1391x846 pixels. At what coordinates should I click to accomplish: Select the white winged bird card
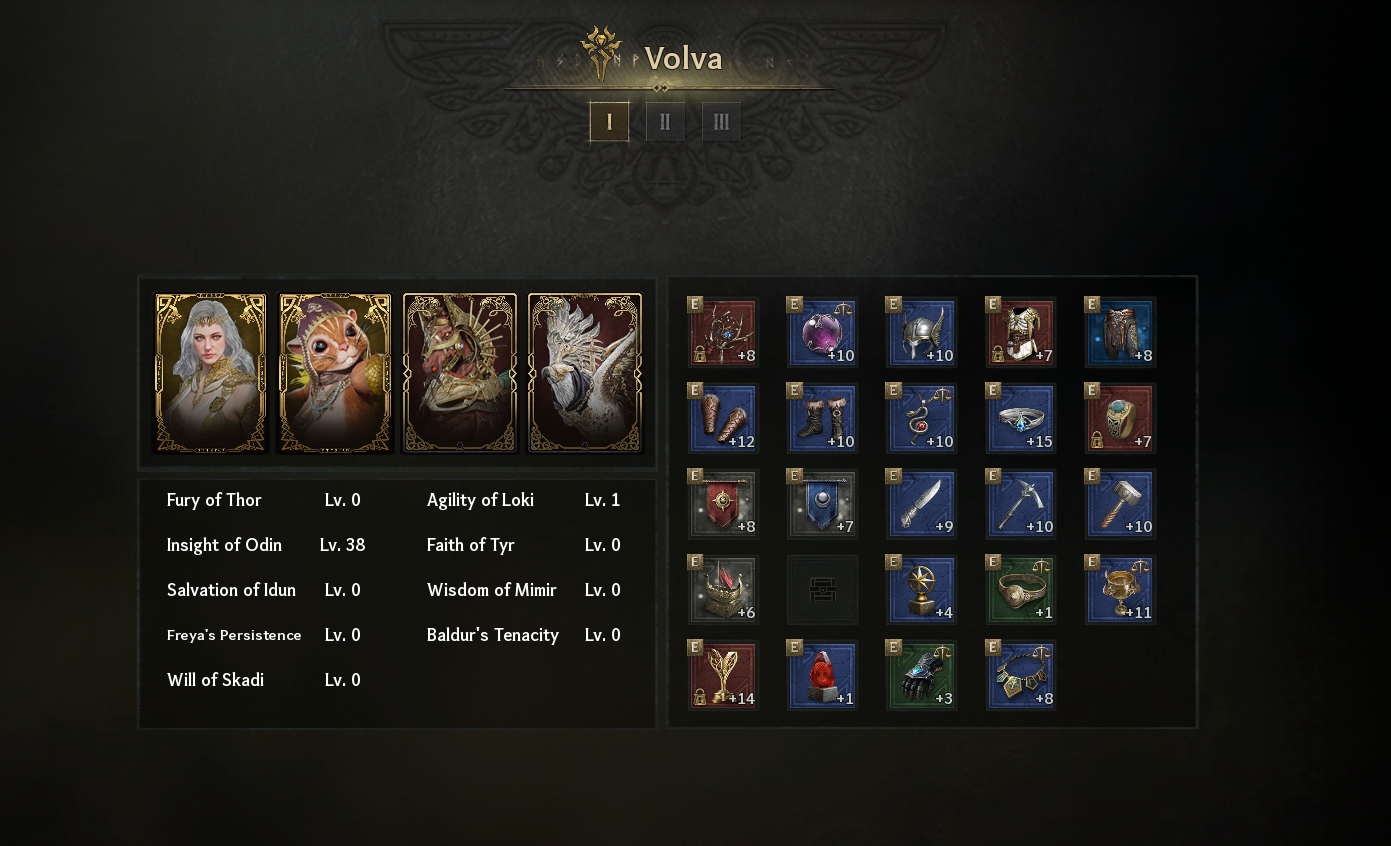[x=585, y=373]
